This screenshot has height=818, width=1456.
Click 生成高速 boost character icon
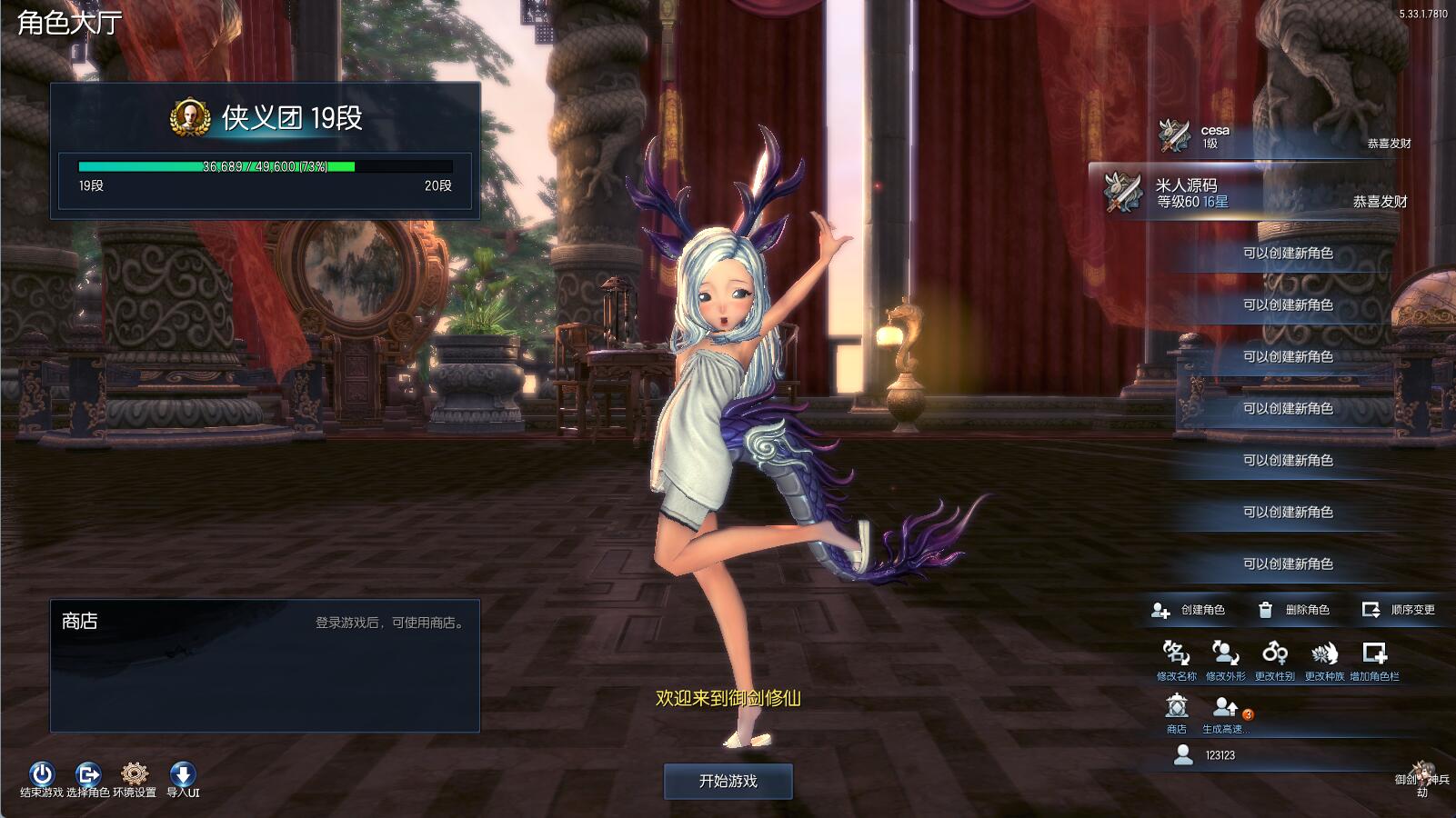(1226, 706)
